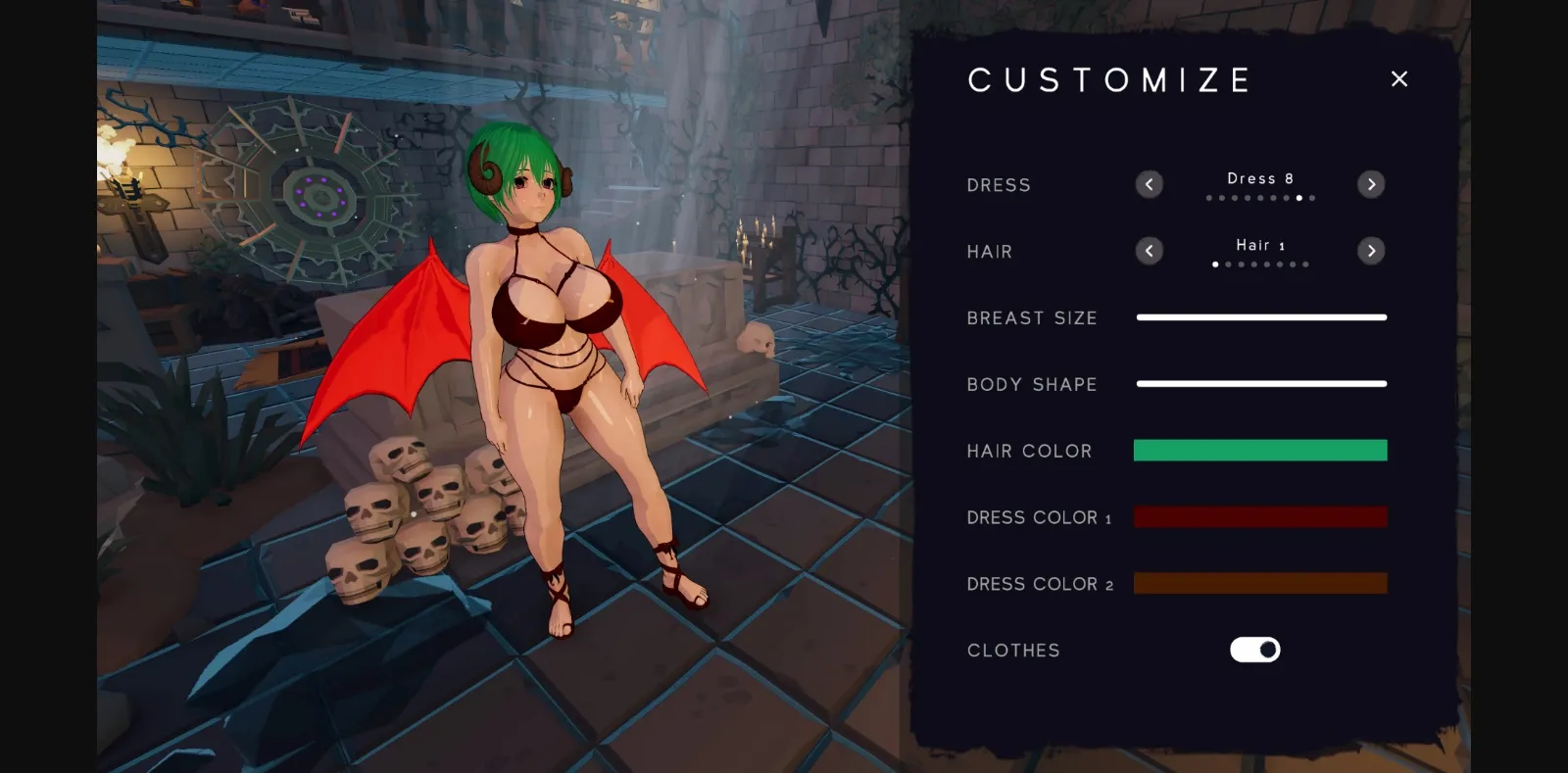Click the Hair 1 label
1568x773 pixels.
(x=1260, y=245)
